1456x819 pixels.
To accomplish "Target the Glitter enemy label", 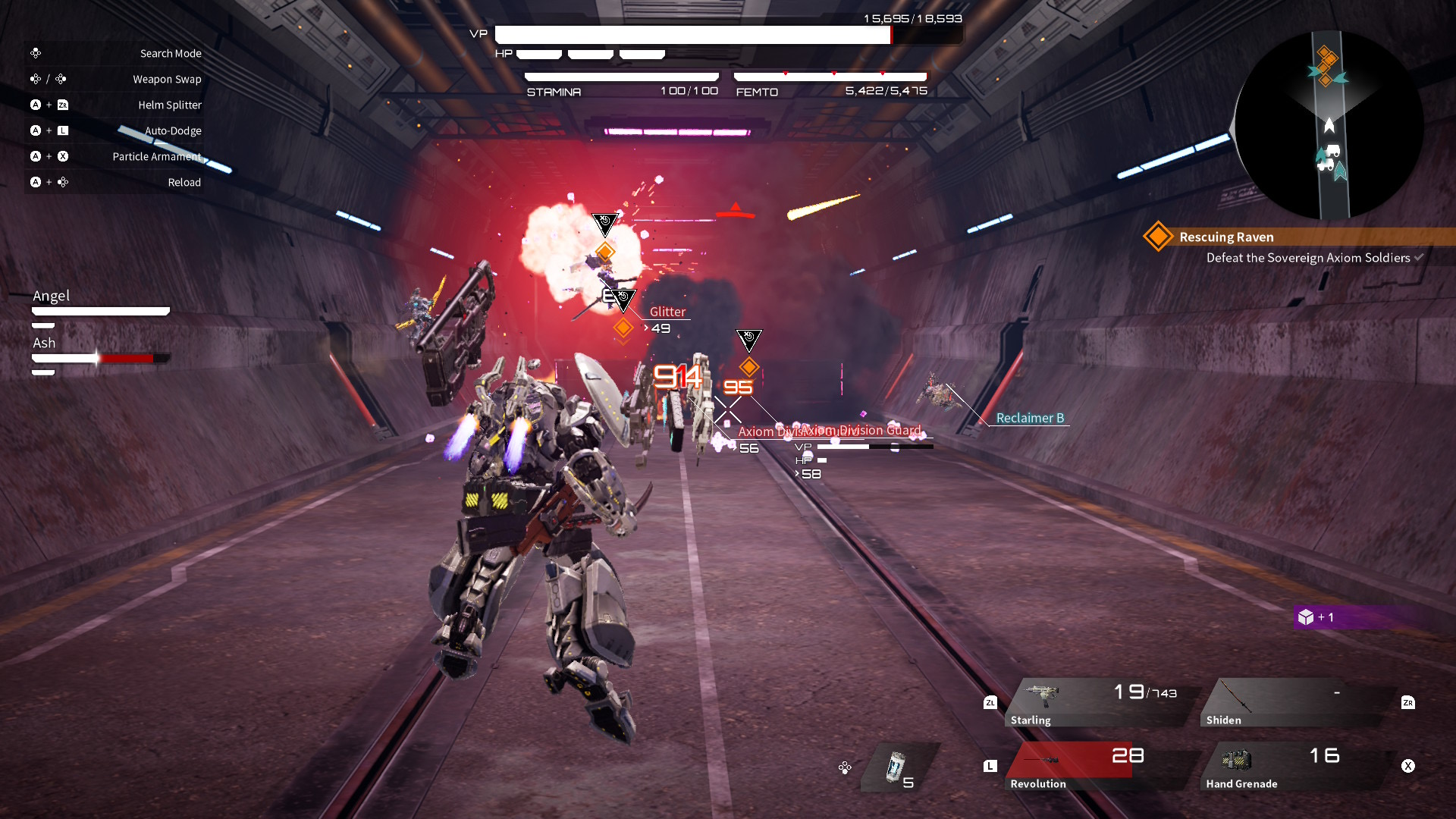I will click(x=667, y=312).
